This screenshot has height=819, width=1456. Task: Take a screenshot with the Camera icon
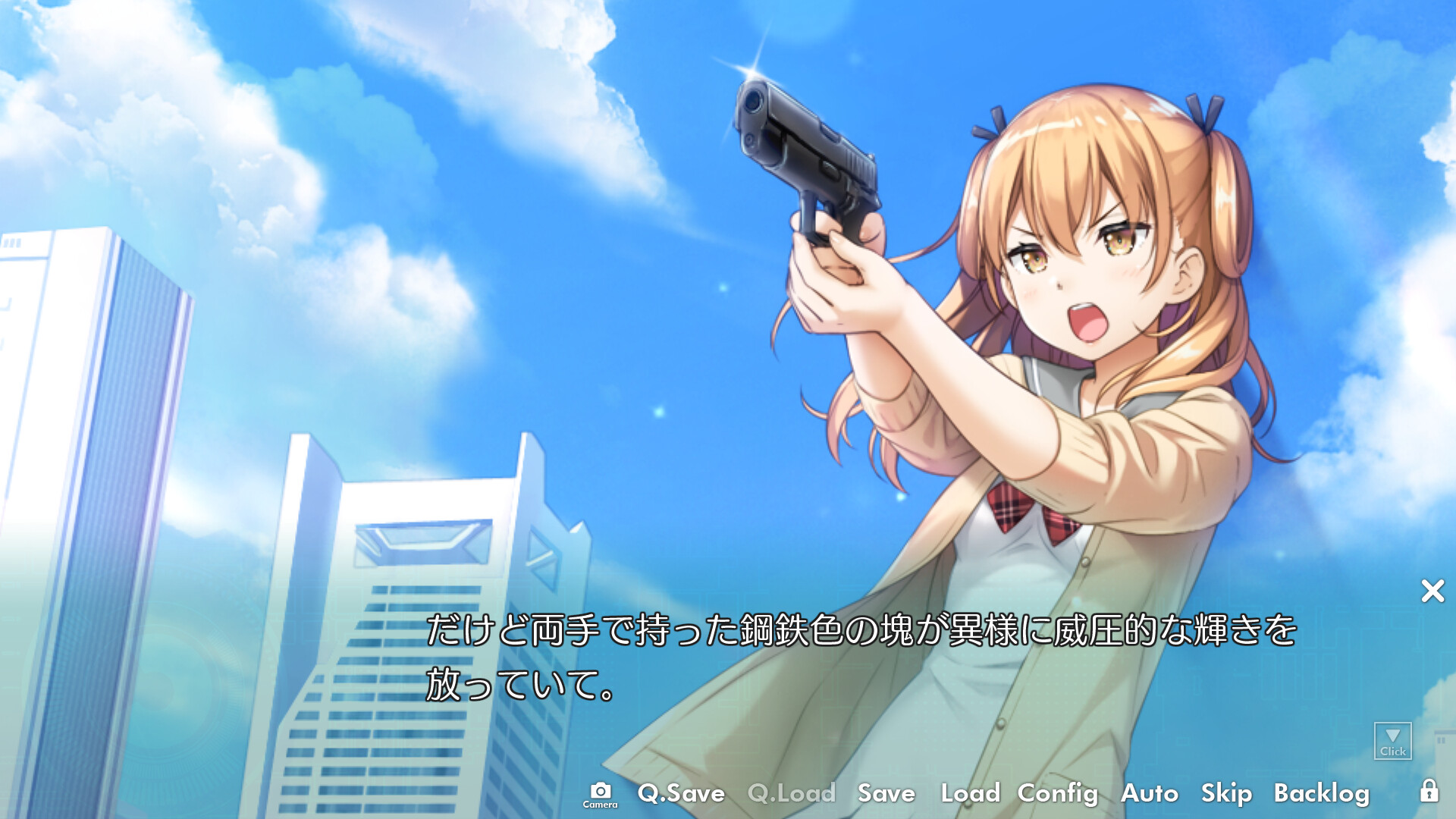point(600,792)
